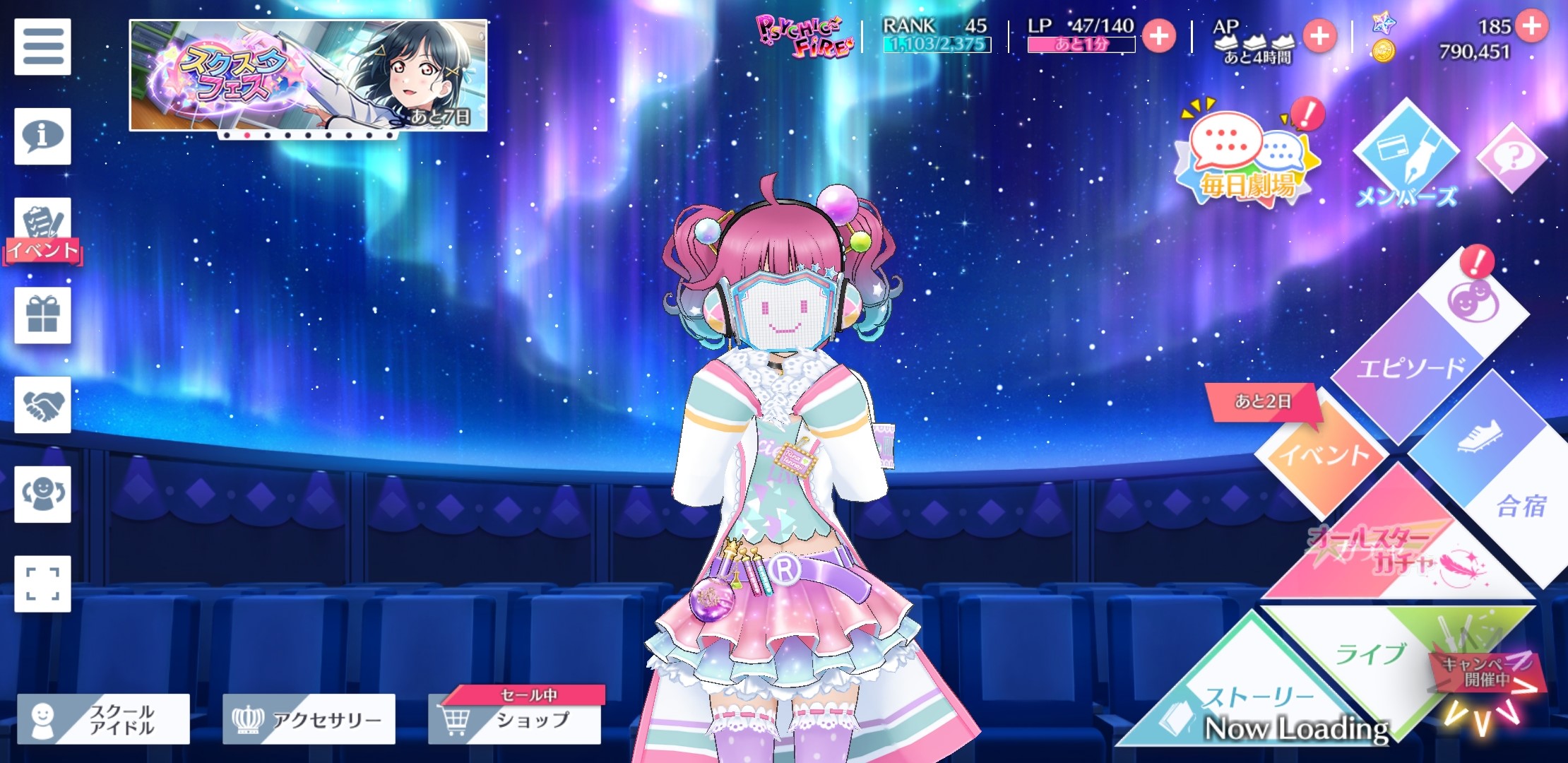Open the gift present box
Viewport: 1568px width, 763px height.
pyautogui.click(x=42, y=315)
